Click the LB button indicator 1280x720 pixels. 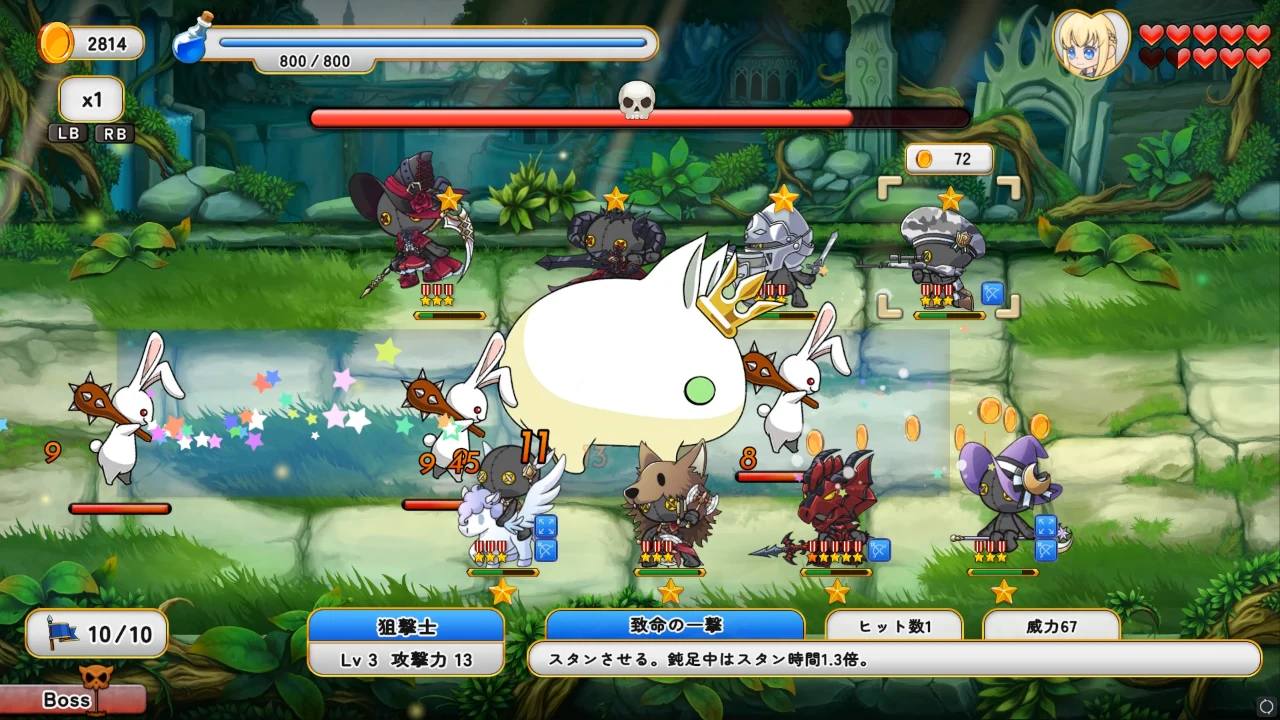(67, 133)
